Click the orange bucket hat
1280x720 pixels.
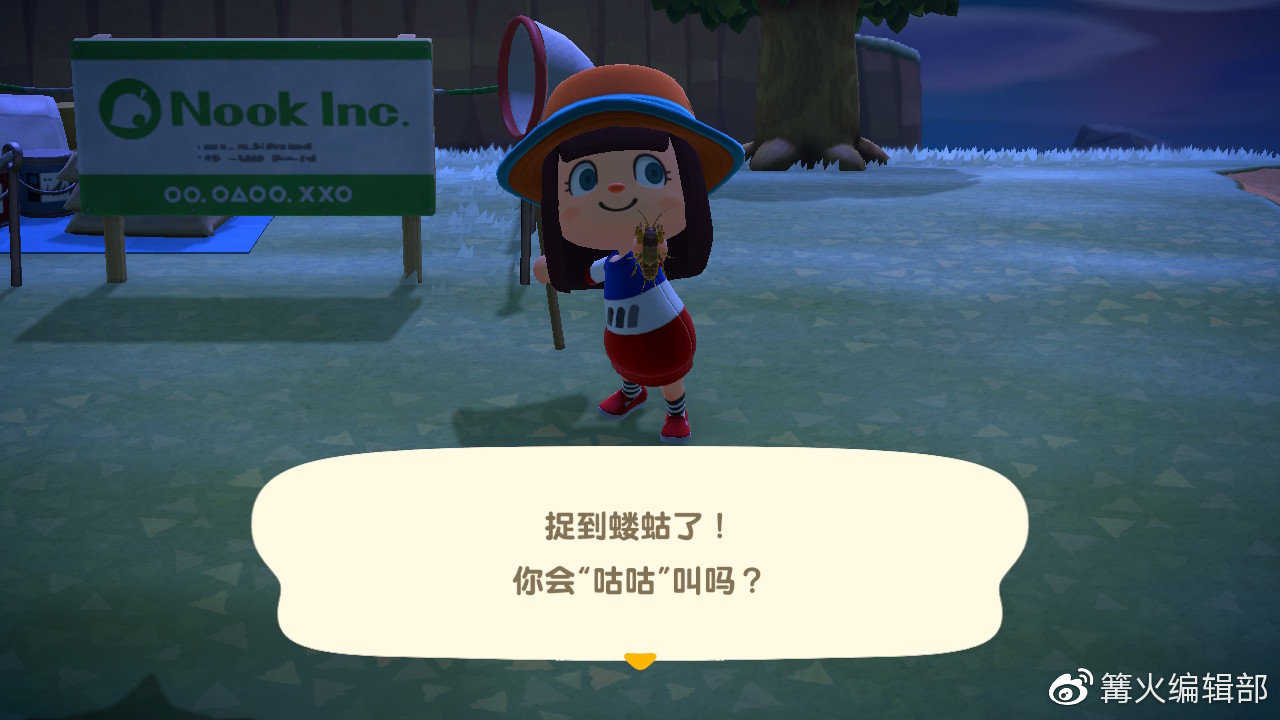pyautogui.click(x=618, y=110)
